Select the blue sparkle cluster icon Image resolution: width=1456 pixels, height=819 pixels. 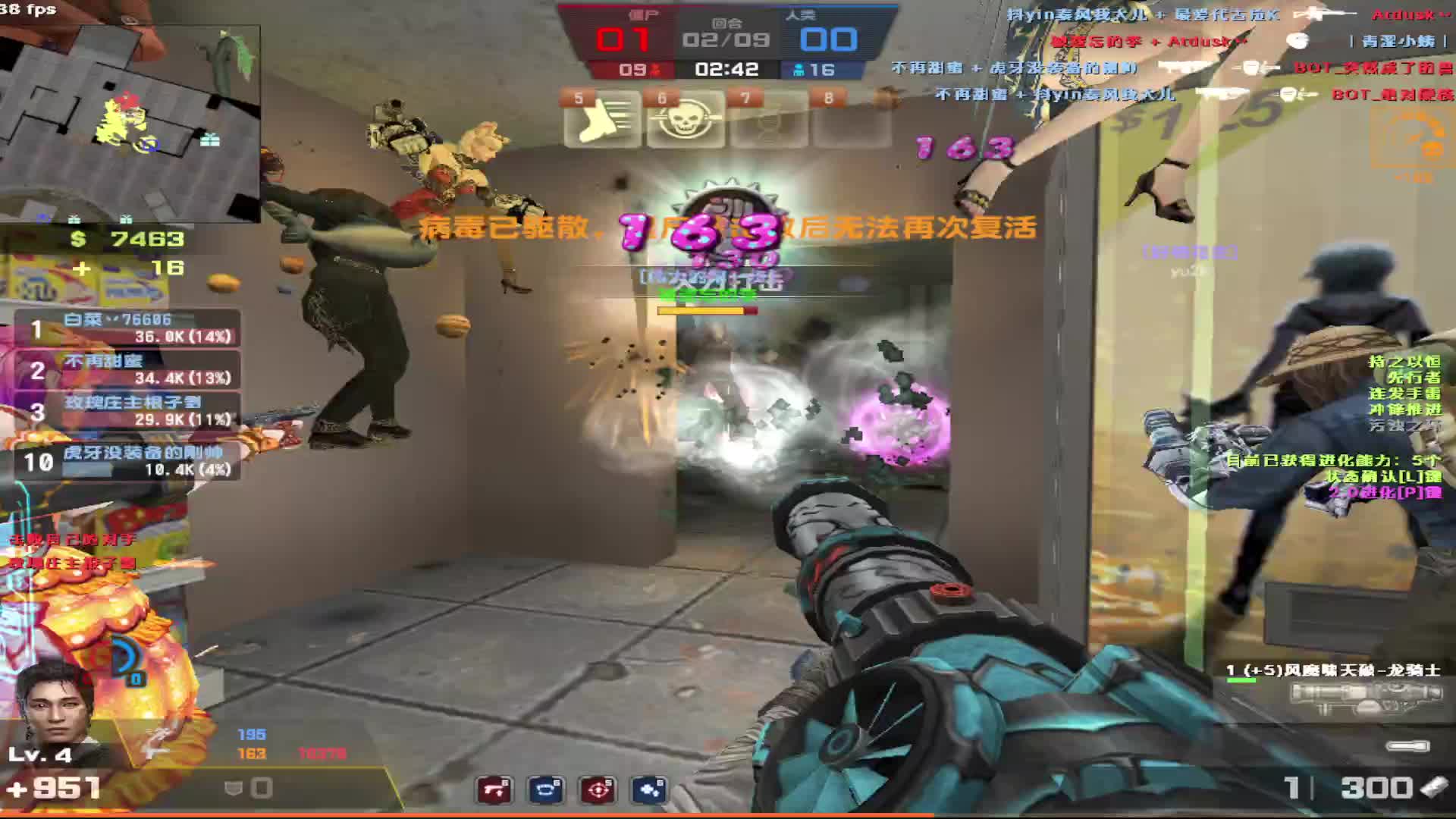coord(650,790)
